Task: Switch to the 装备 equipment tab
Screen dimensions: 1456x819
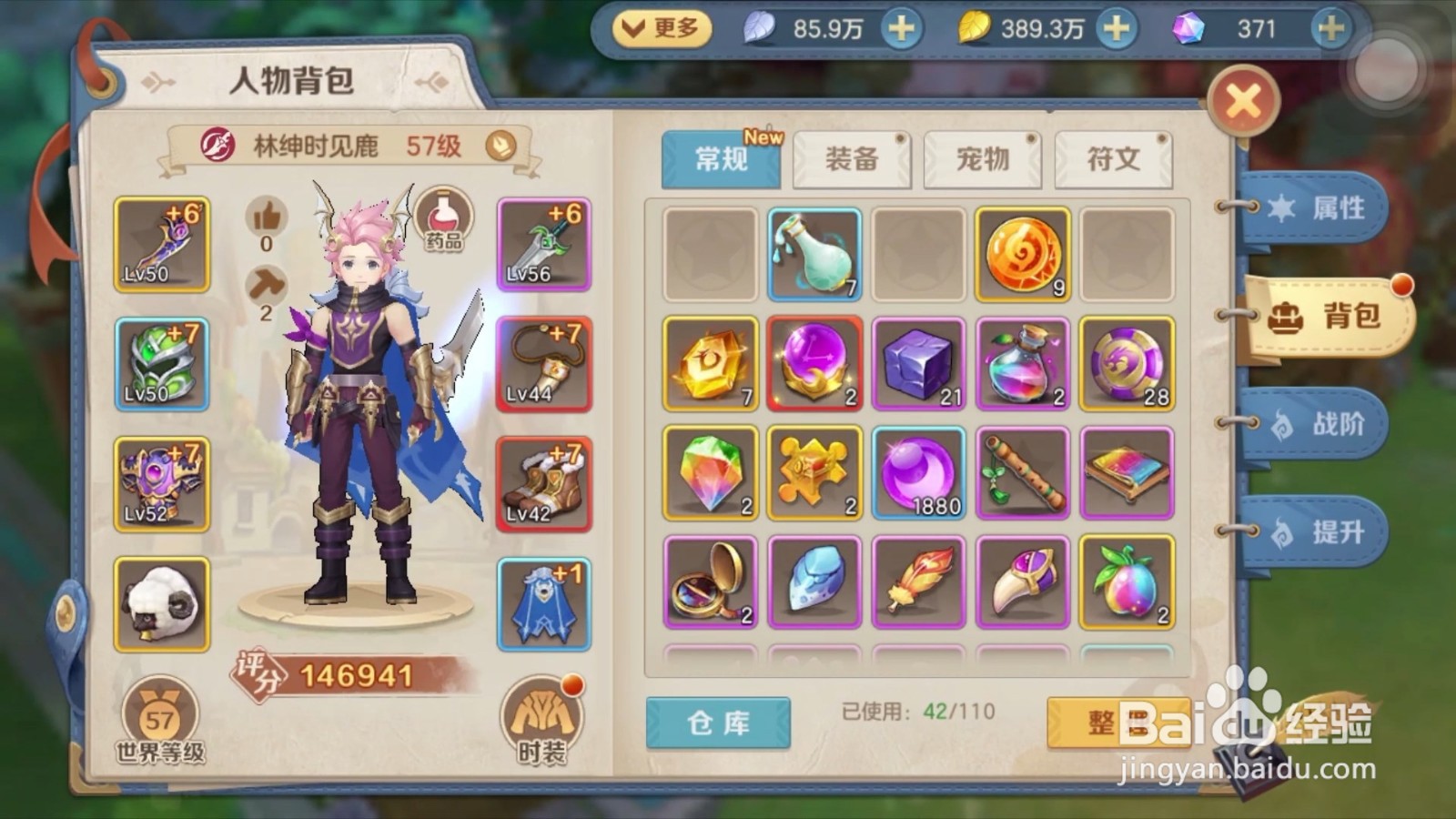Action: coord(851,158)
